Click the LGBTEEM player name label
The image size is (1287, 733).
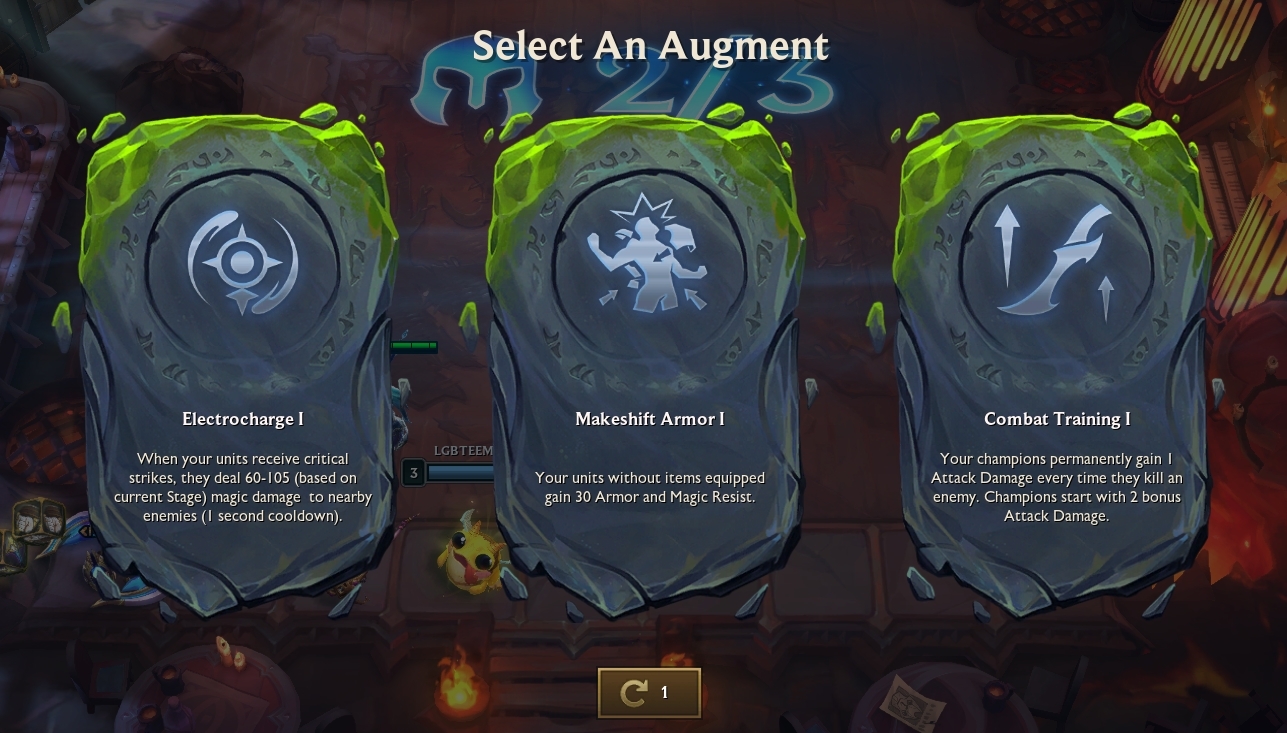[x=464, y=451]
